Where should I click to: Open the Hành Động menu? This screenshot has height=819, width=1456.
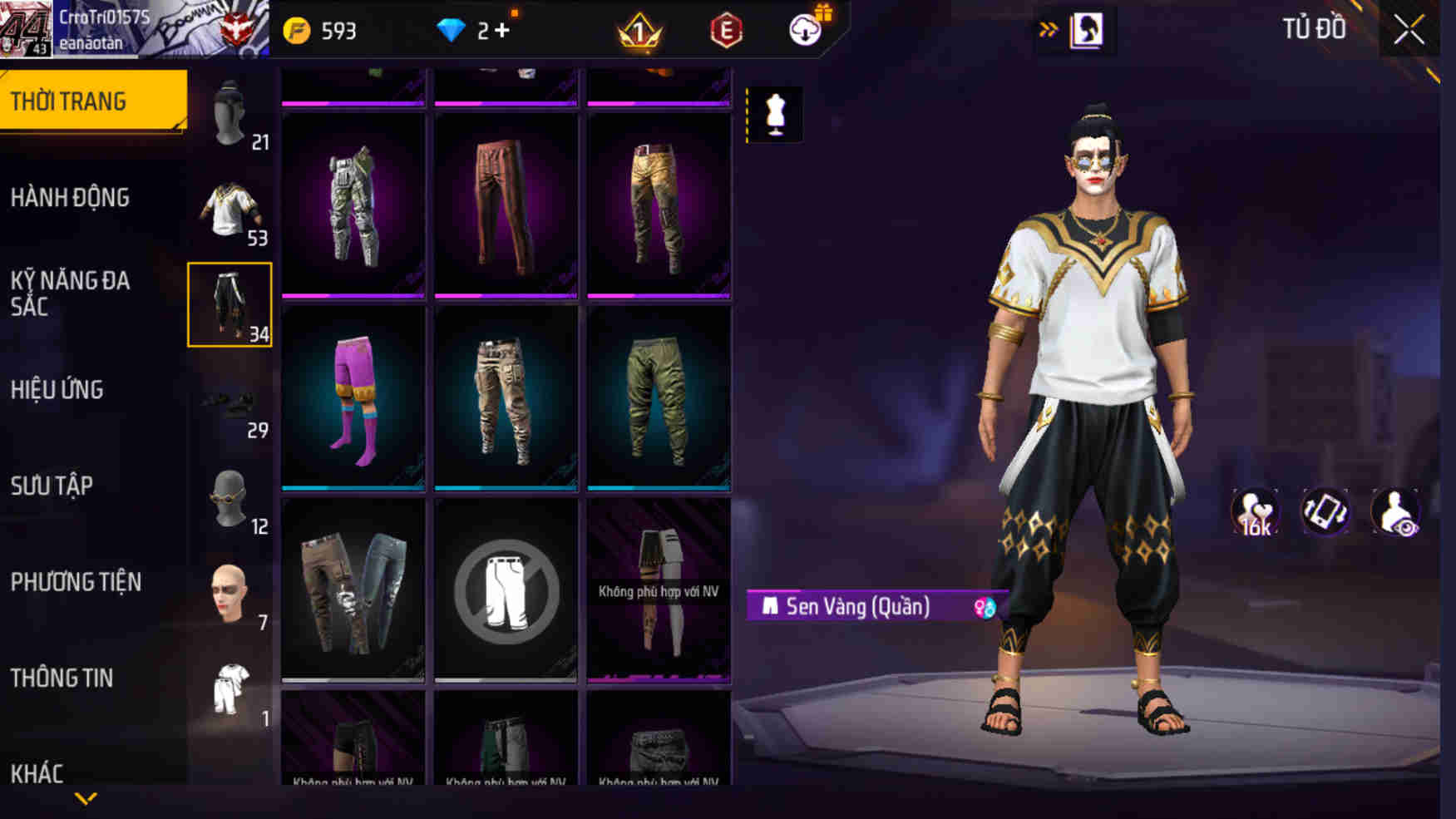[x=71, y=198]
